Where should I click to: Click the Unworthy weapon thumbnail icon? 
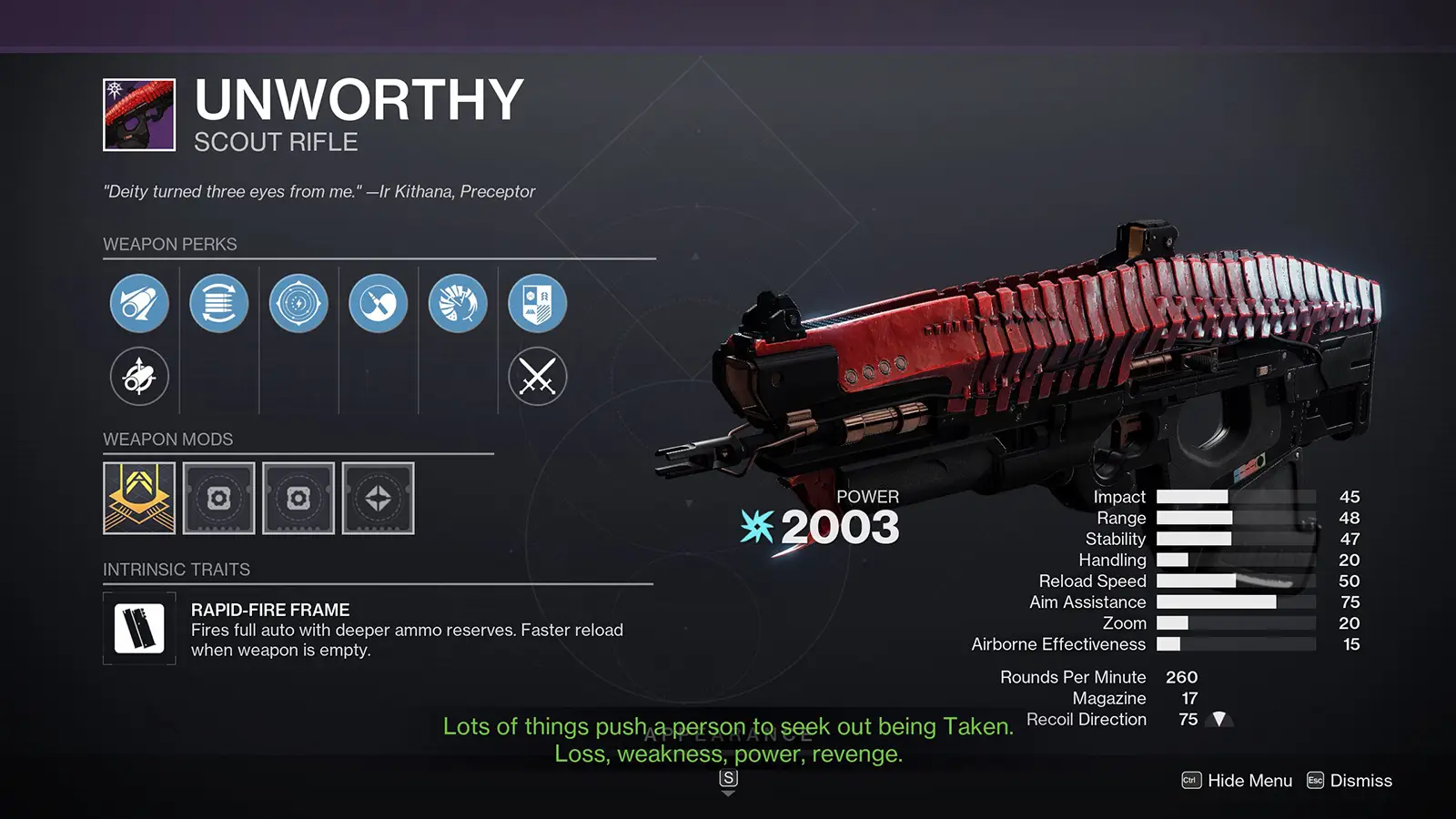139,115
